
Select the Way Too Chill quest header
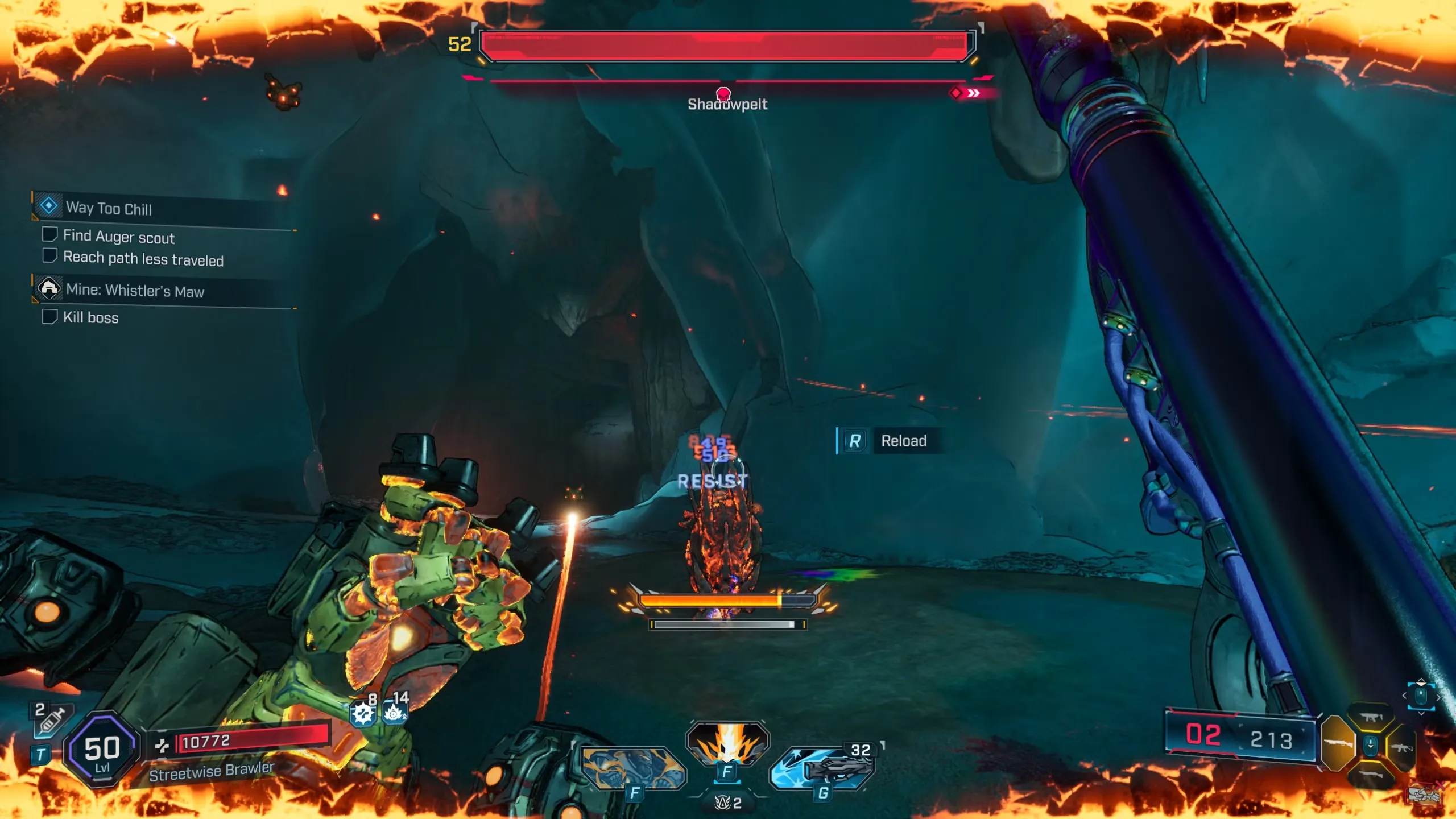pos(108,208)
